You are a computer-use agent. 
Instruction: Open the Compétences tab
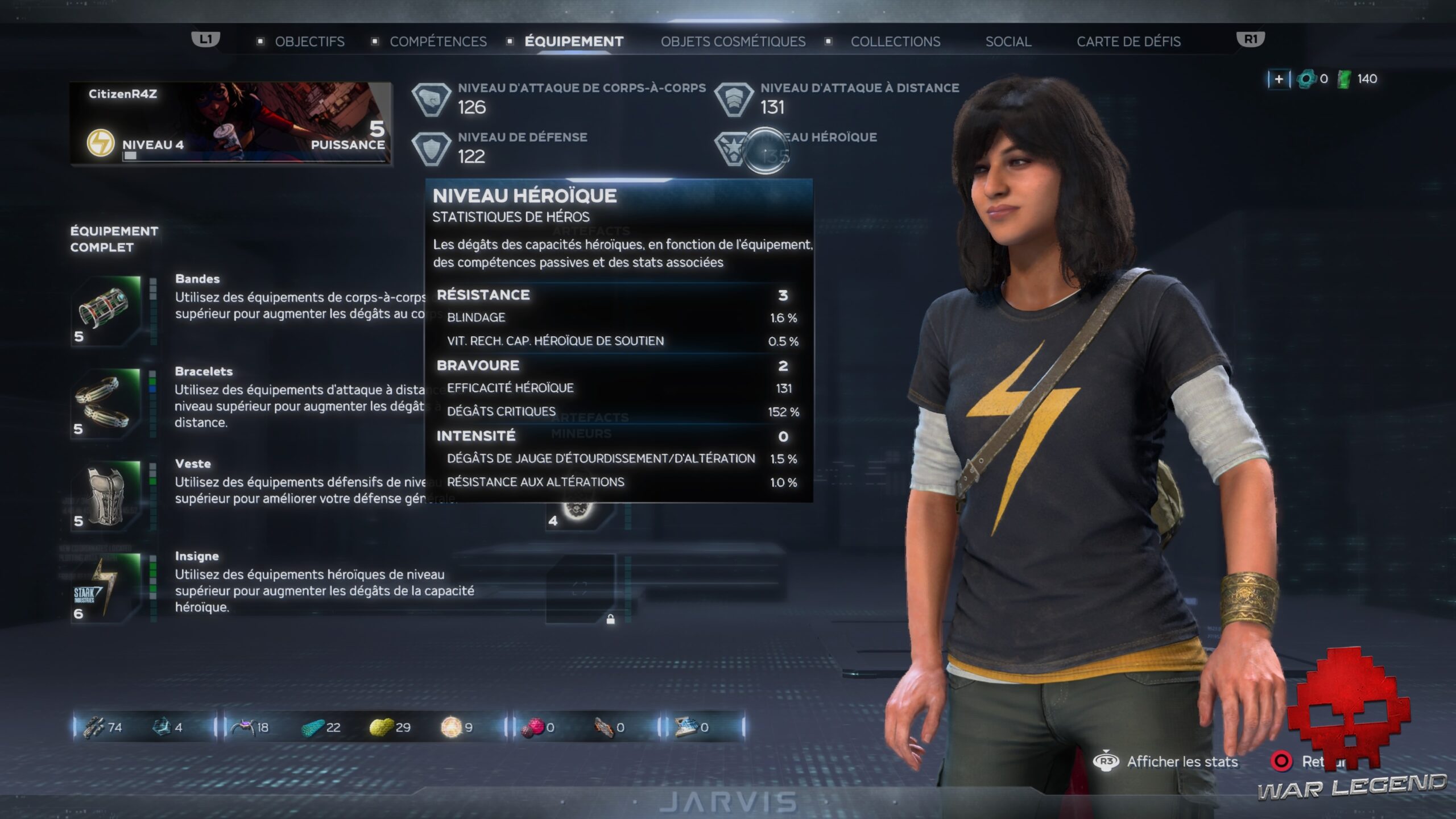[438, 42]
